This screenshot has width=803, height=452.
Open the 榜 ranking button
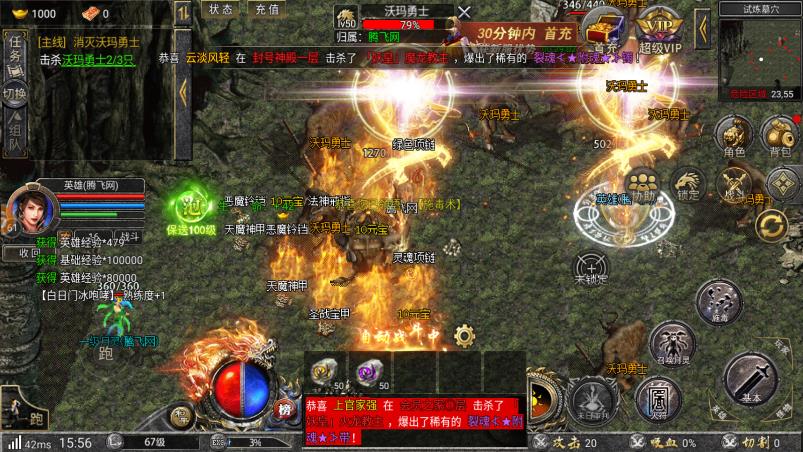(x=285, y=409)
